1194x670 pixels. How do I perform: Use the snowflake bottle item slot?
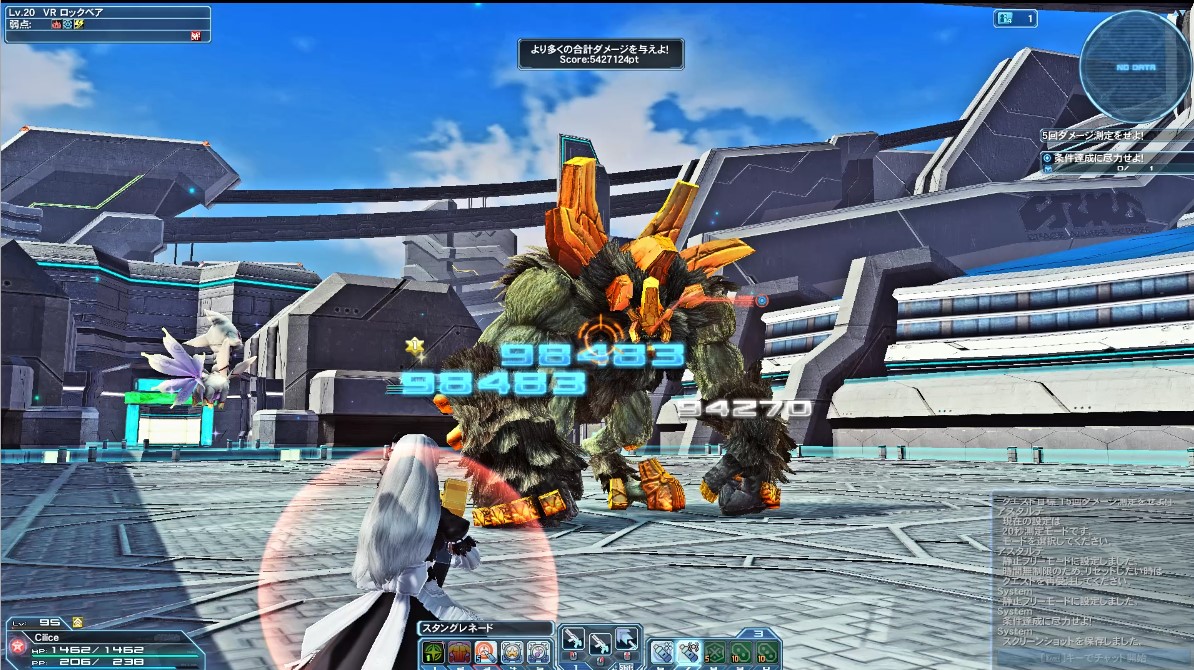click(x=662, y=652)
